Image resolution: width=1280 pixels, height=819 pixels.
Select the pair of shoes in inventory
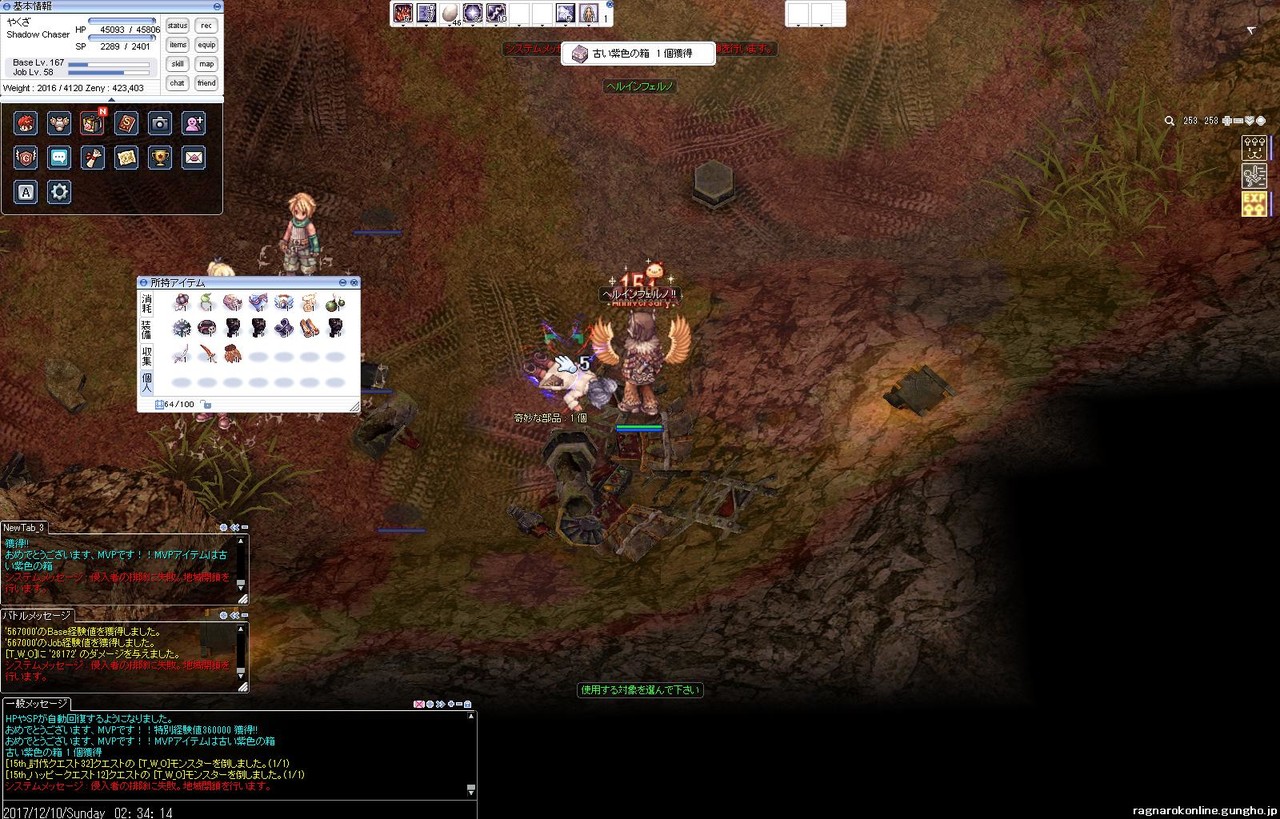pyautogui.click(x=310, y=328)
